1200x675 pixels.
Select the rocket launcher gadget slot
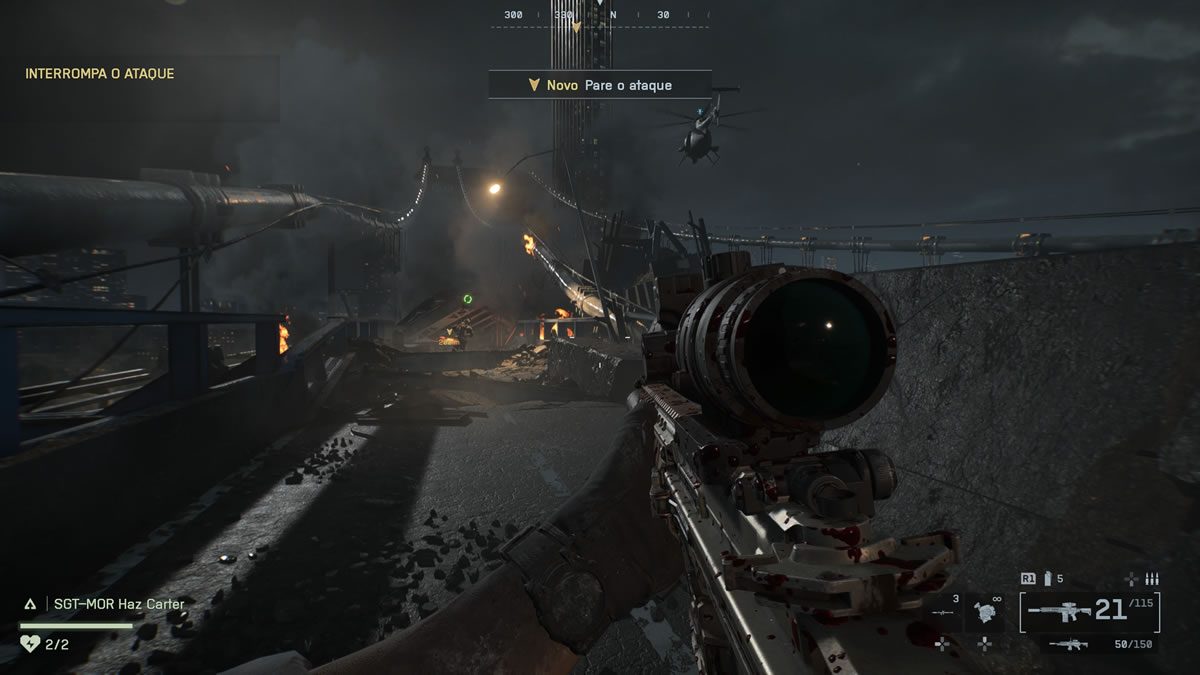tap(941, 612)
